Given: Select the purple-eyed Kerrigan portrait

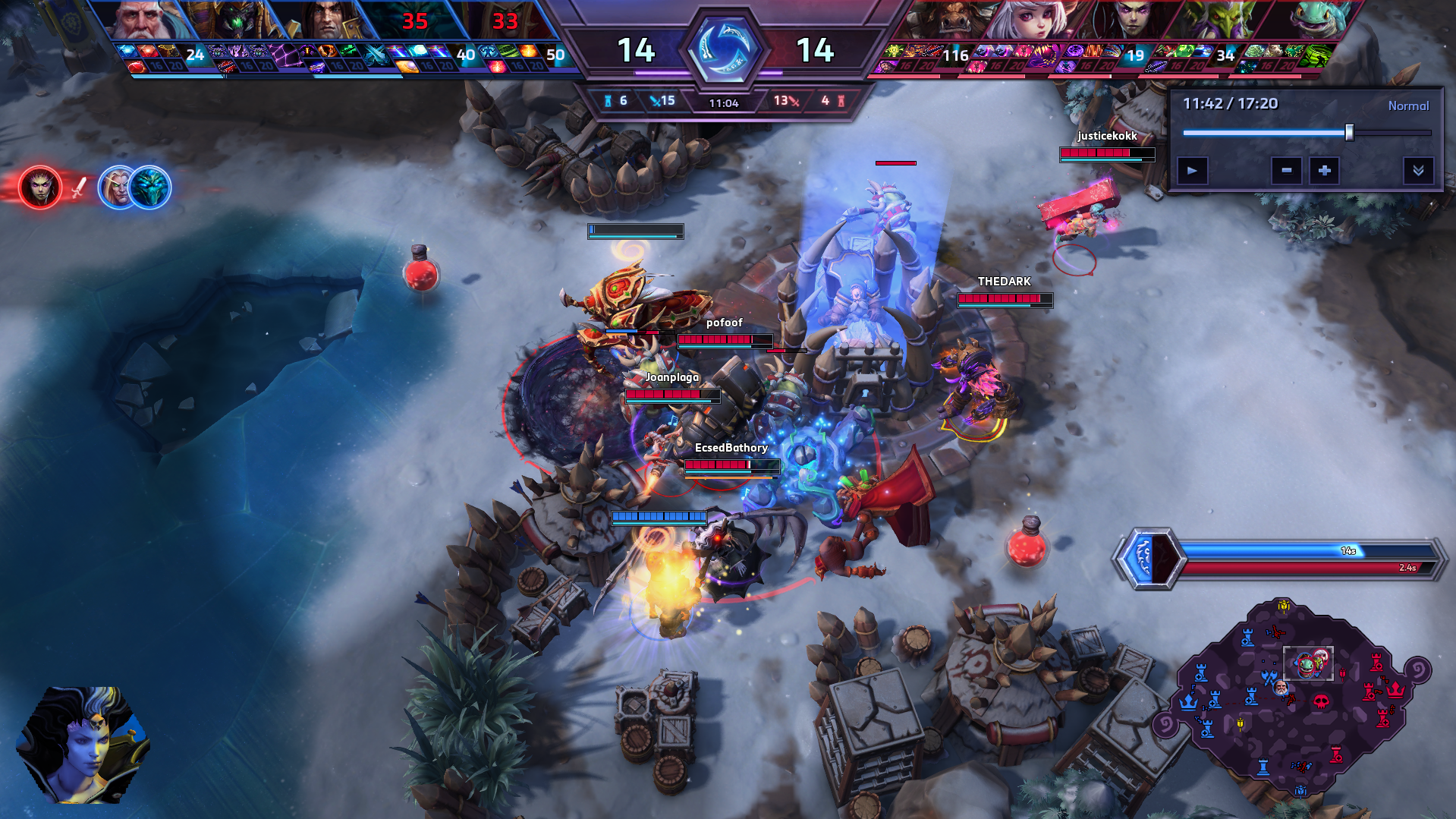Looking at the screenshot, I should (1131, 20).
